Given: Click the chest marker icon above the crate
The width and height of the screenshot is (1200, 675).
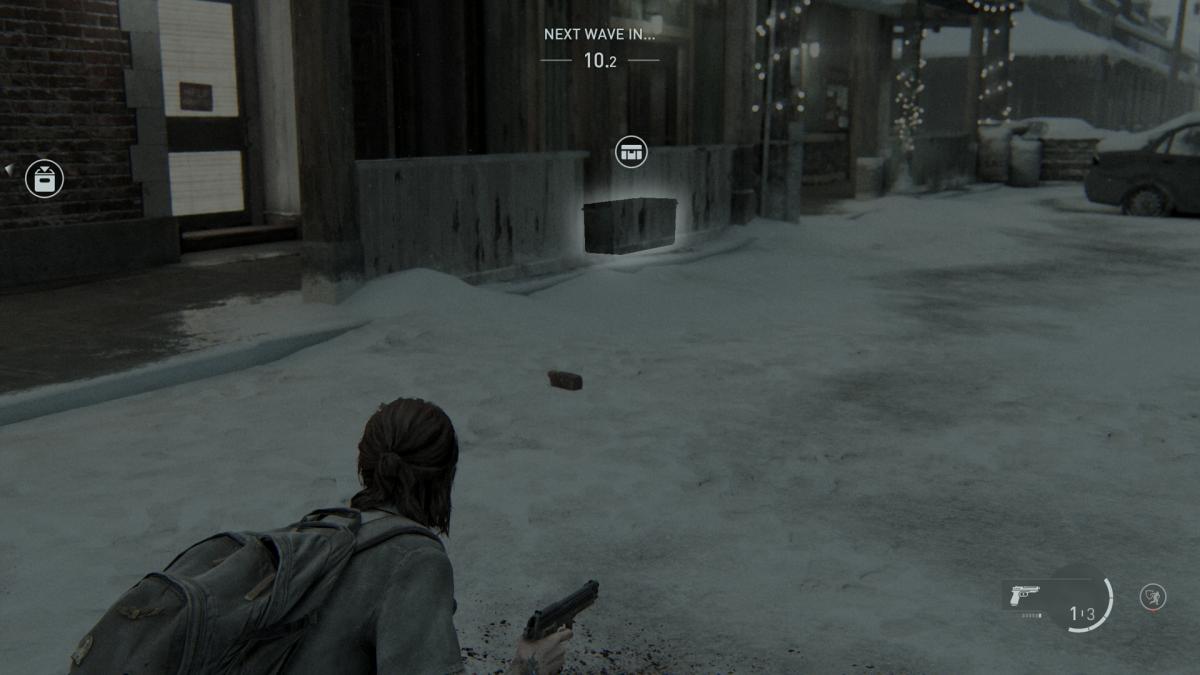Looking at the screenshot, I should point(631,152).
